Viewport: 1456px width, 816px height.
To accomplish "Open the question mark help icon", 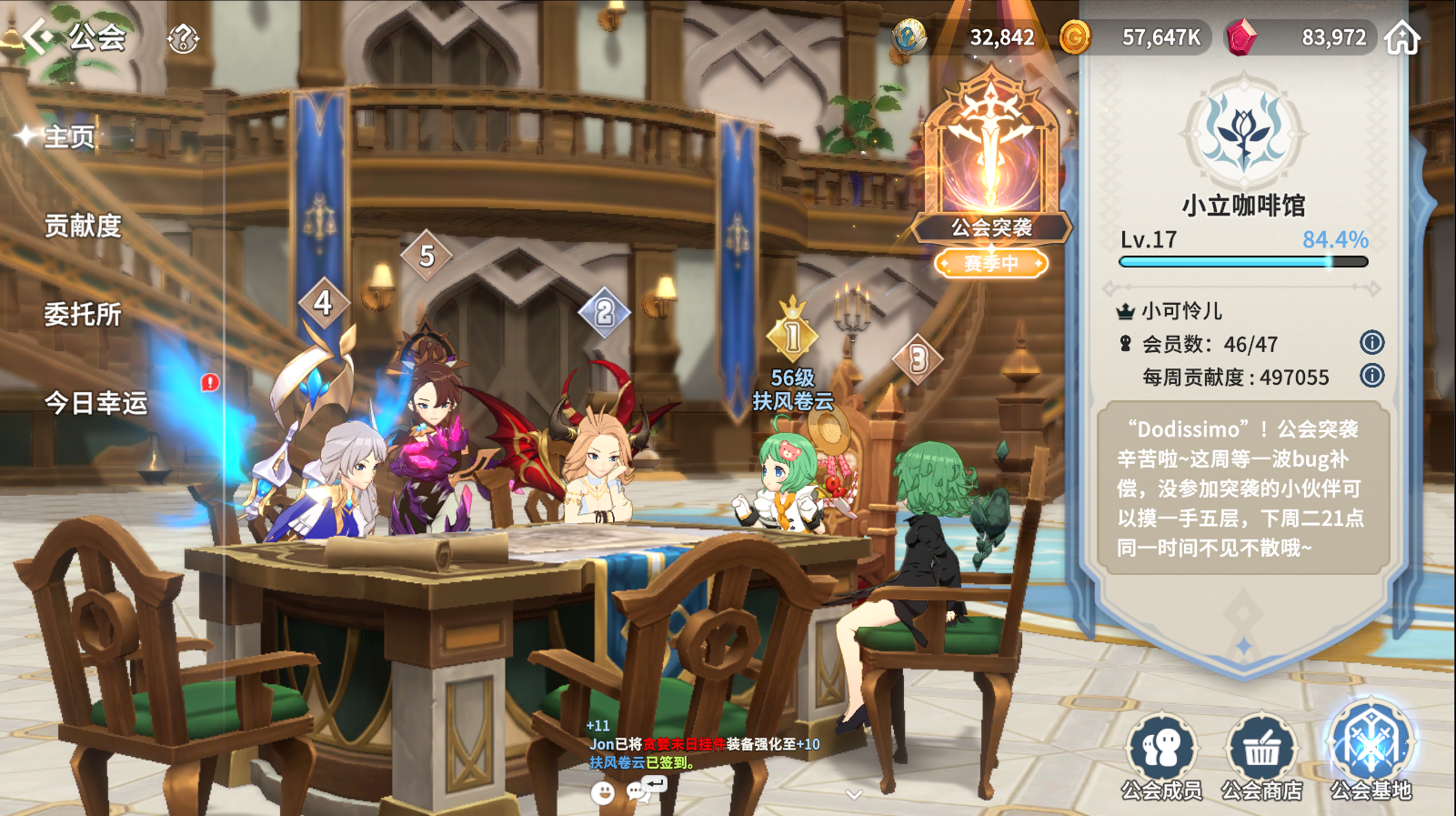I will [x=183, y=38].
